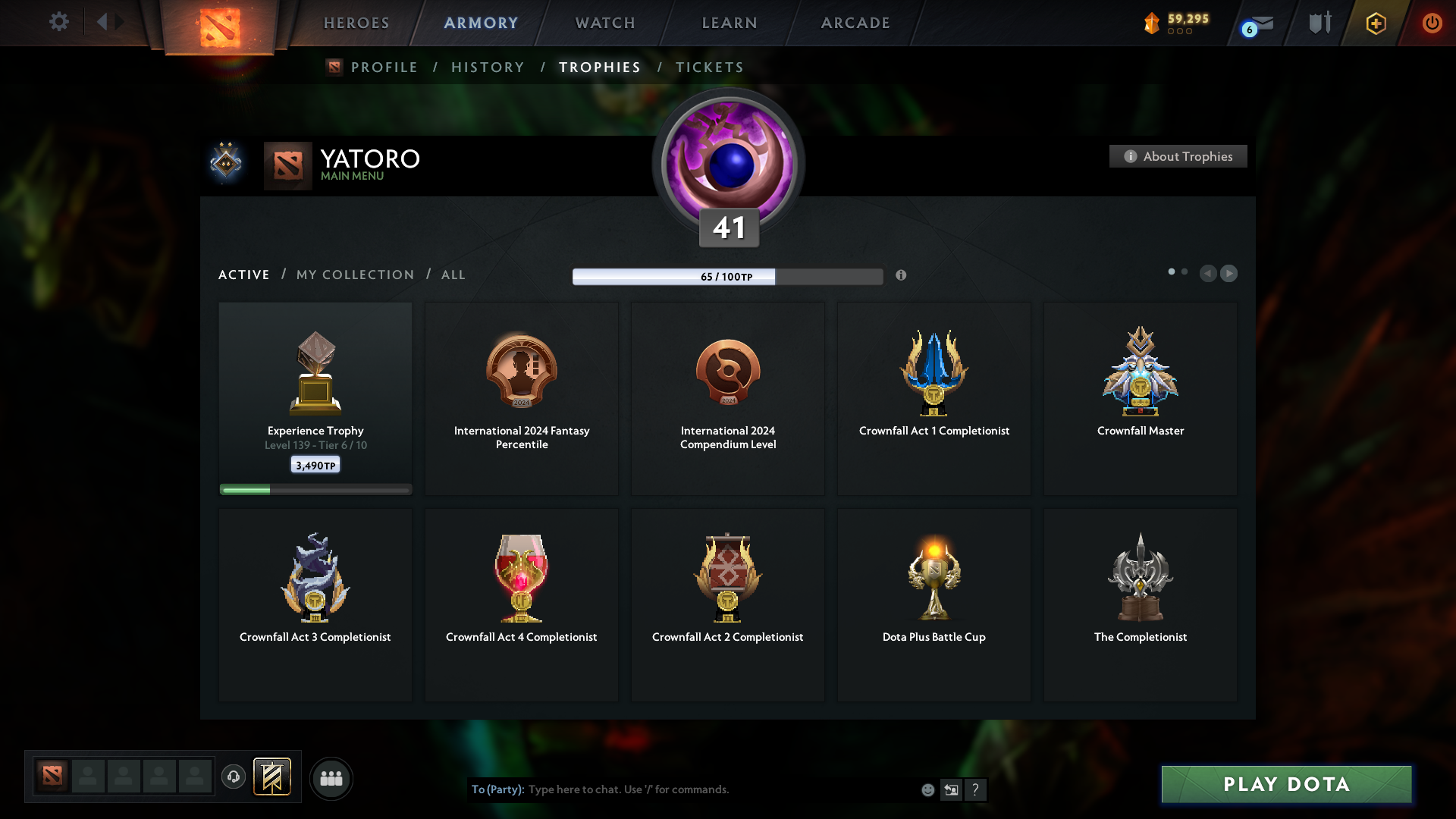Click the party chat input field

click(x=720, y=789)
